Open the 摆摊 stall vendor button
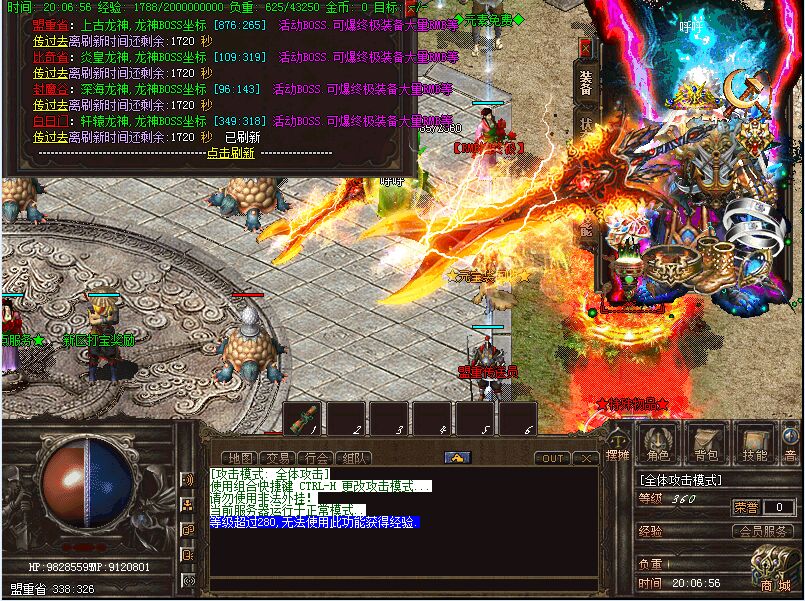Screen dimensions: 805x601 click(x=617, y=443)
